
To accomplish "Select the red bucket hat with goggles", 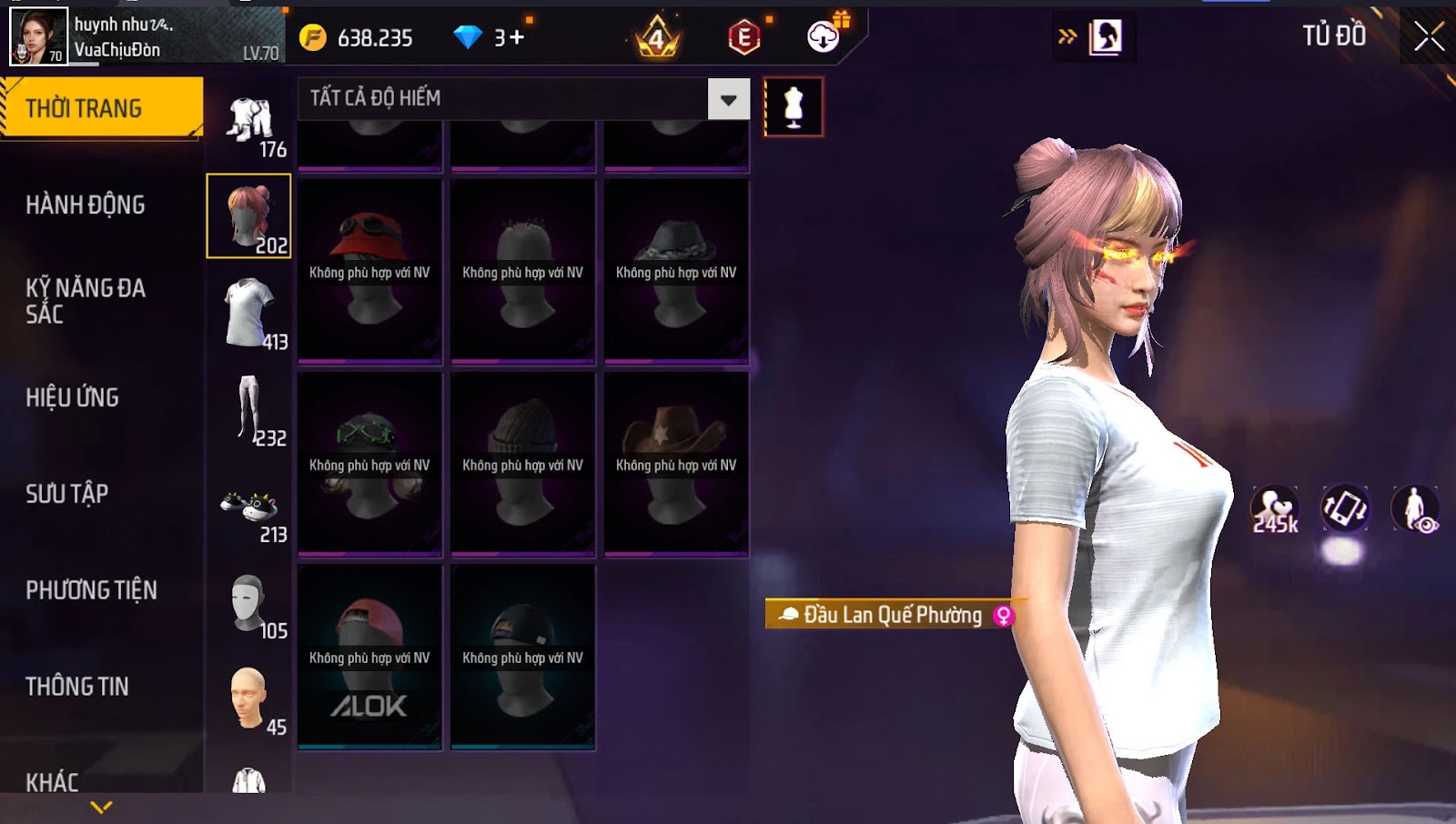I will (x=369, y=271).
